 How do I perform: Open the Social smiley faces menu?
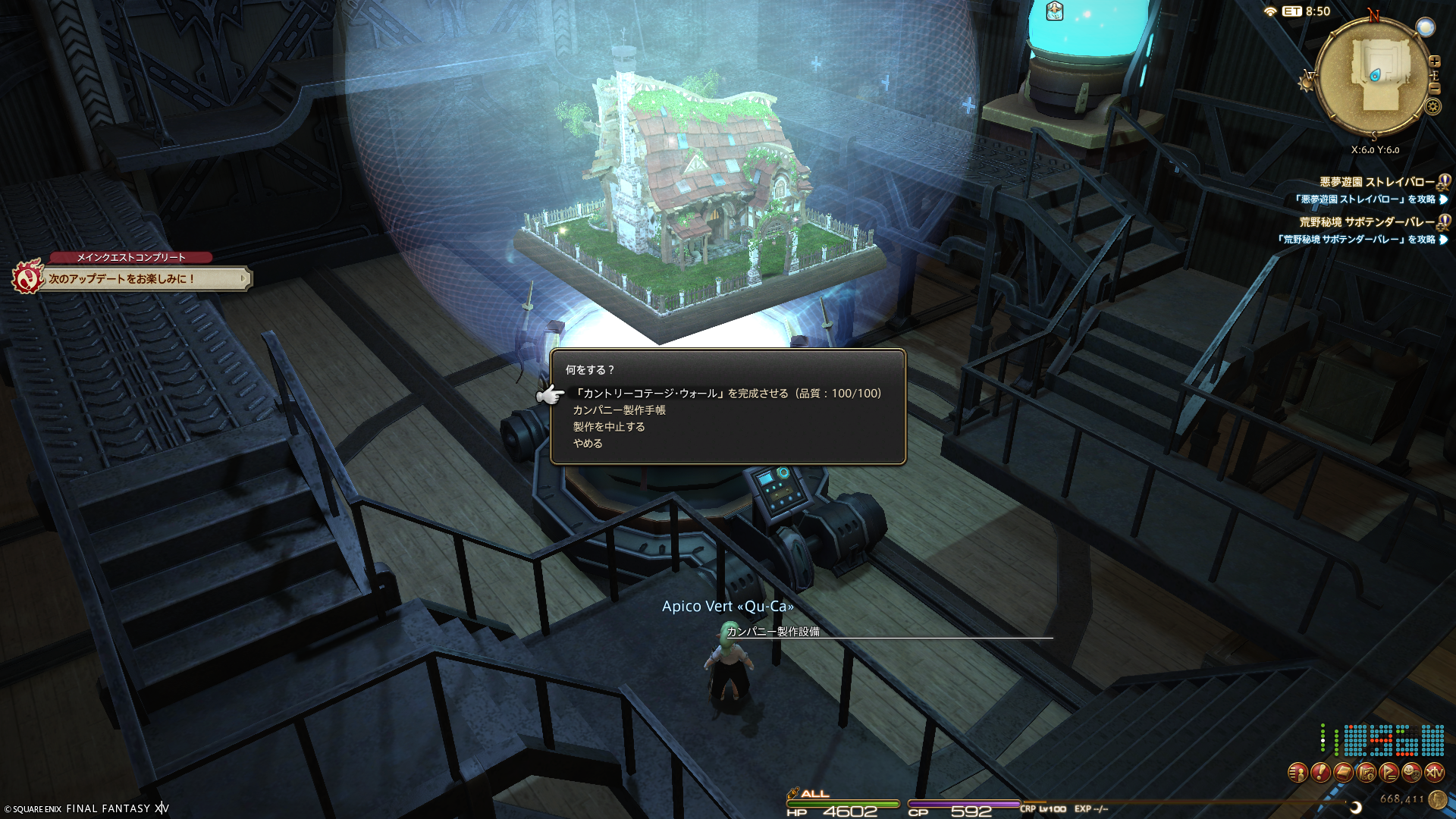click(x=1411, y=773)
